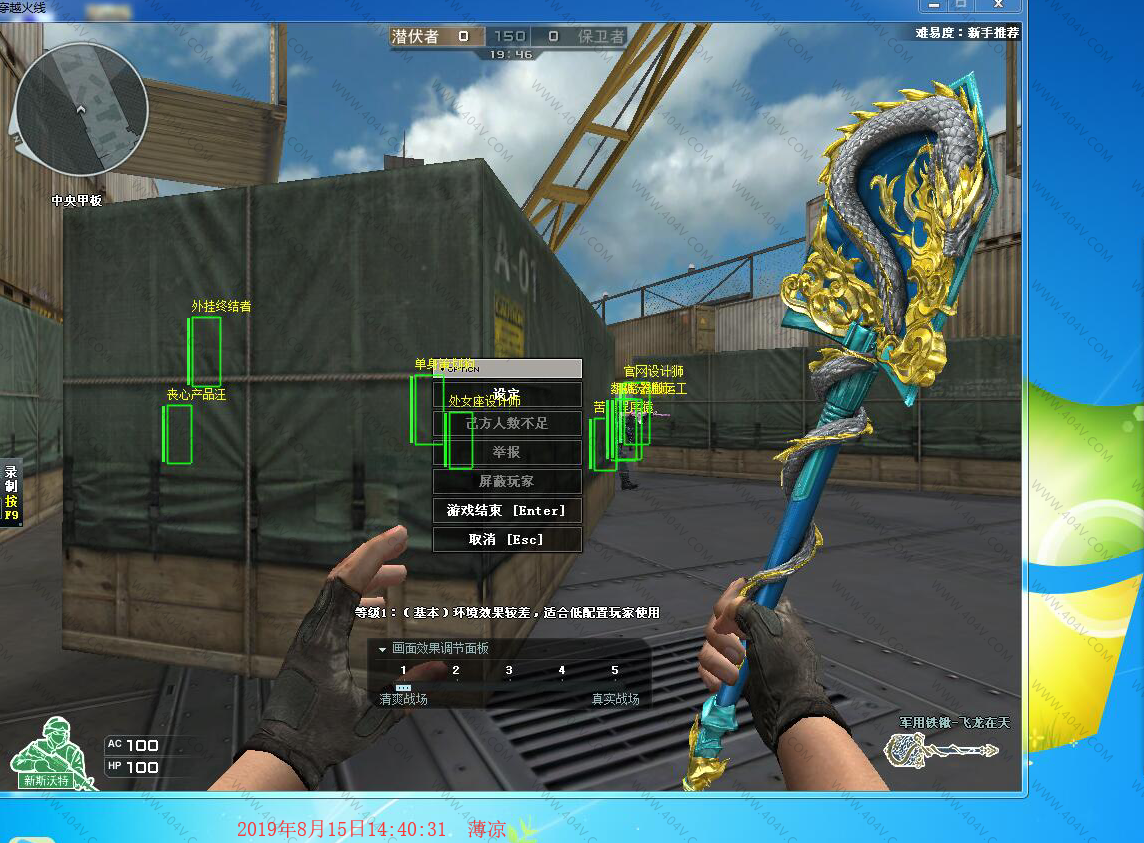Screen dimensions: 1144x843
Task: Open the 设定 settings option
Action: coord(507,395)
